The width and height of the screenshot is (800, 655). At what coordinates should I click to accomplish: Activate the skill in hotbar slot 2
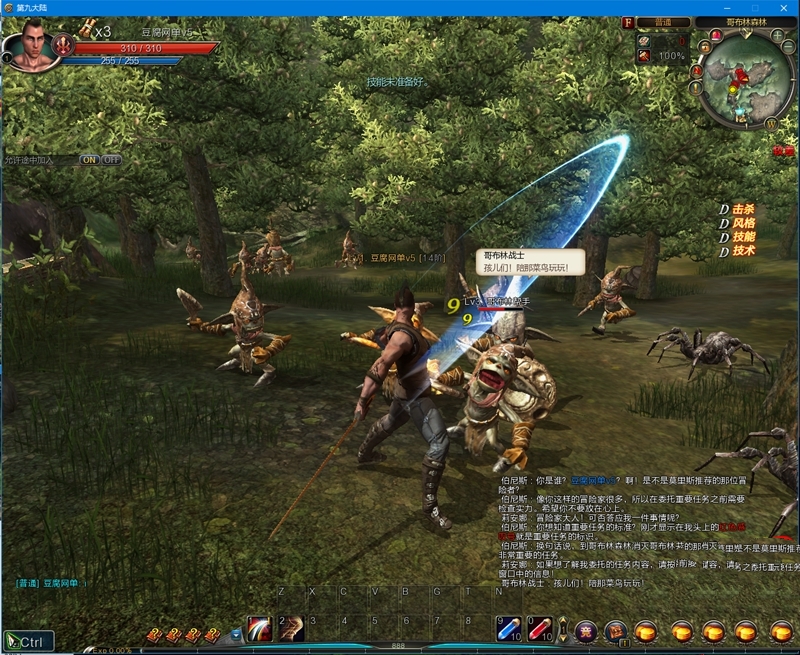(x=291, y=629)
